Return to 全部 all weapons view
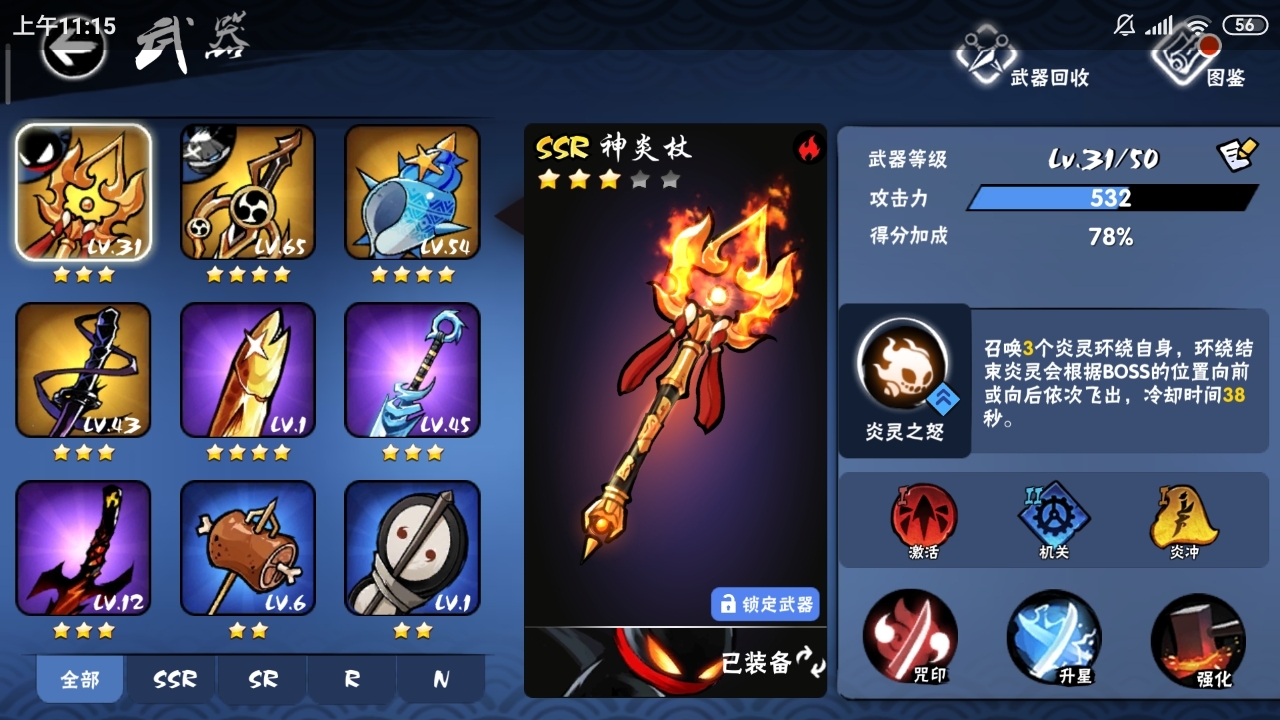The image size is (1280, 720). click(79, 678)
